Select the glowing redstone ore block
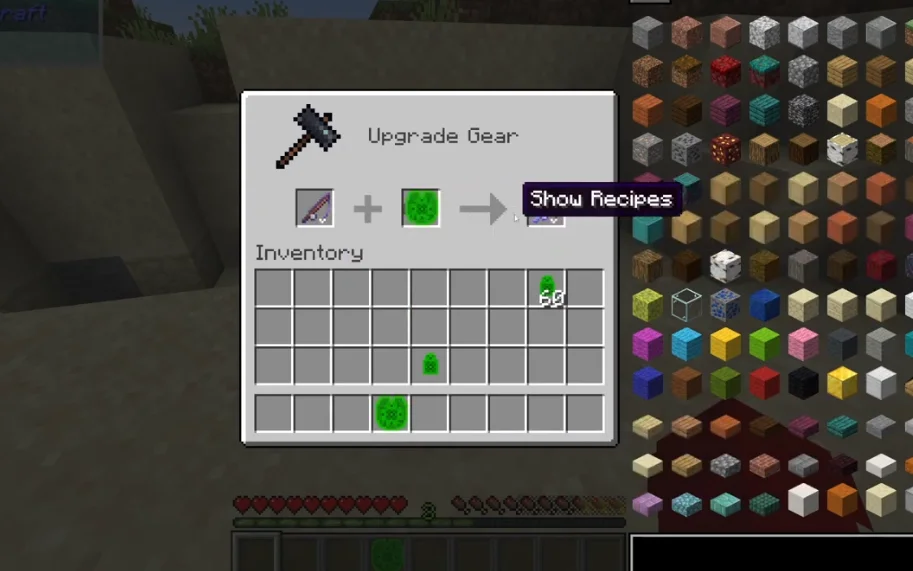The image size is (913, 571). coord(725,150)
